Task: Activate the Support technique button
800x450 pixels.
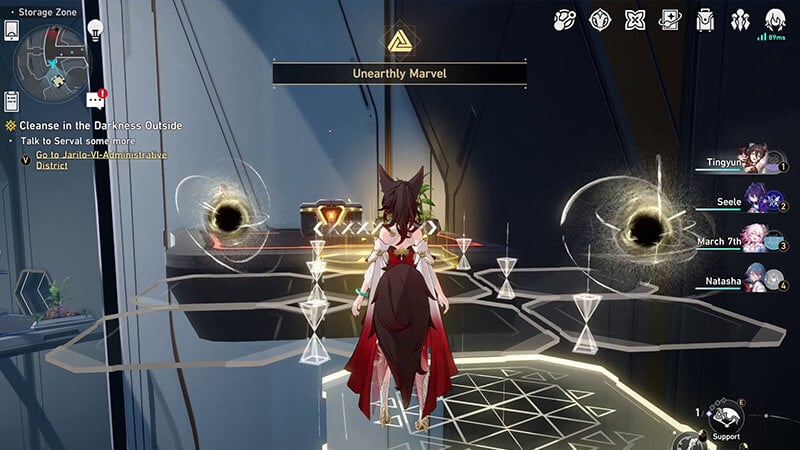Action: (725, 417)
